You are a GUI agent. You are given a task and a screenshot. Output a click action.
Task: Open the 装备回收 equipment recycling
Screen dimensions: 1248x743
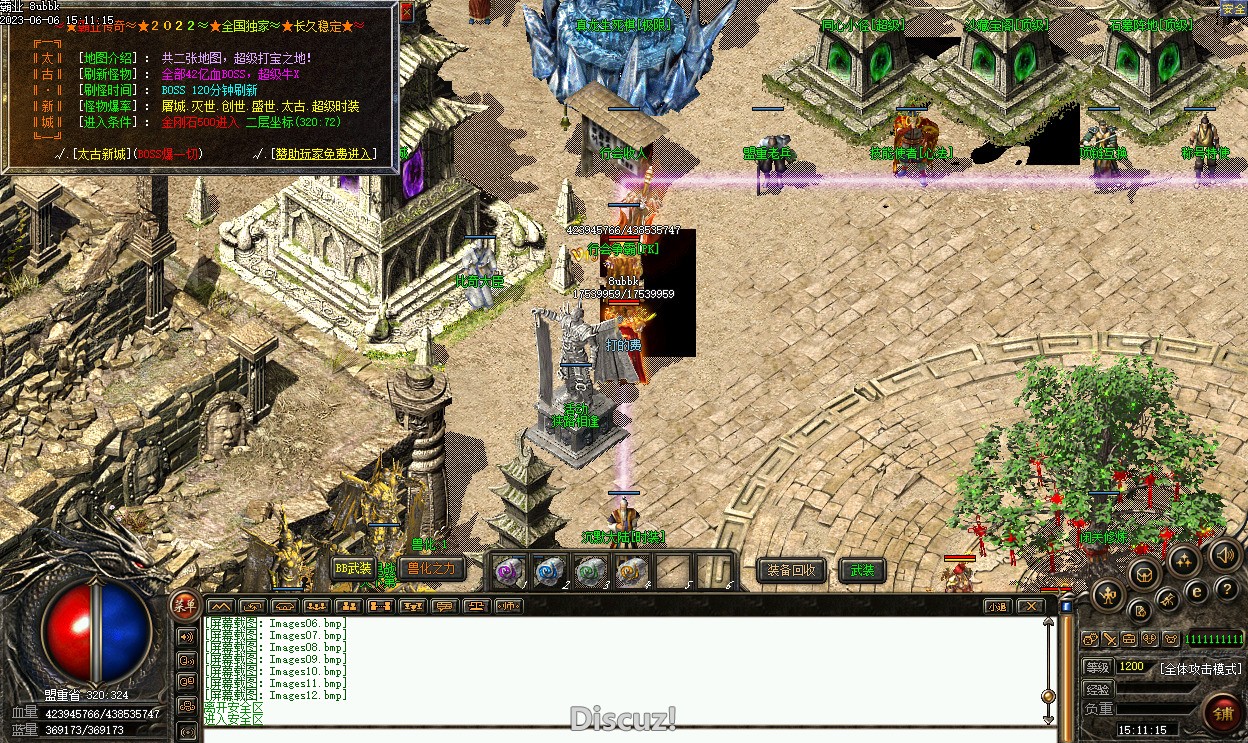pyautogui.click(x=791, y=571)
